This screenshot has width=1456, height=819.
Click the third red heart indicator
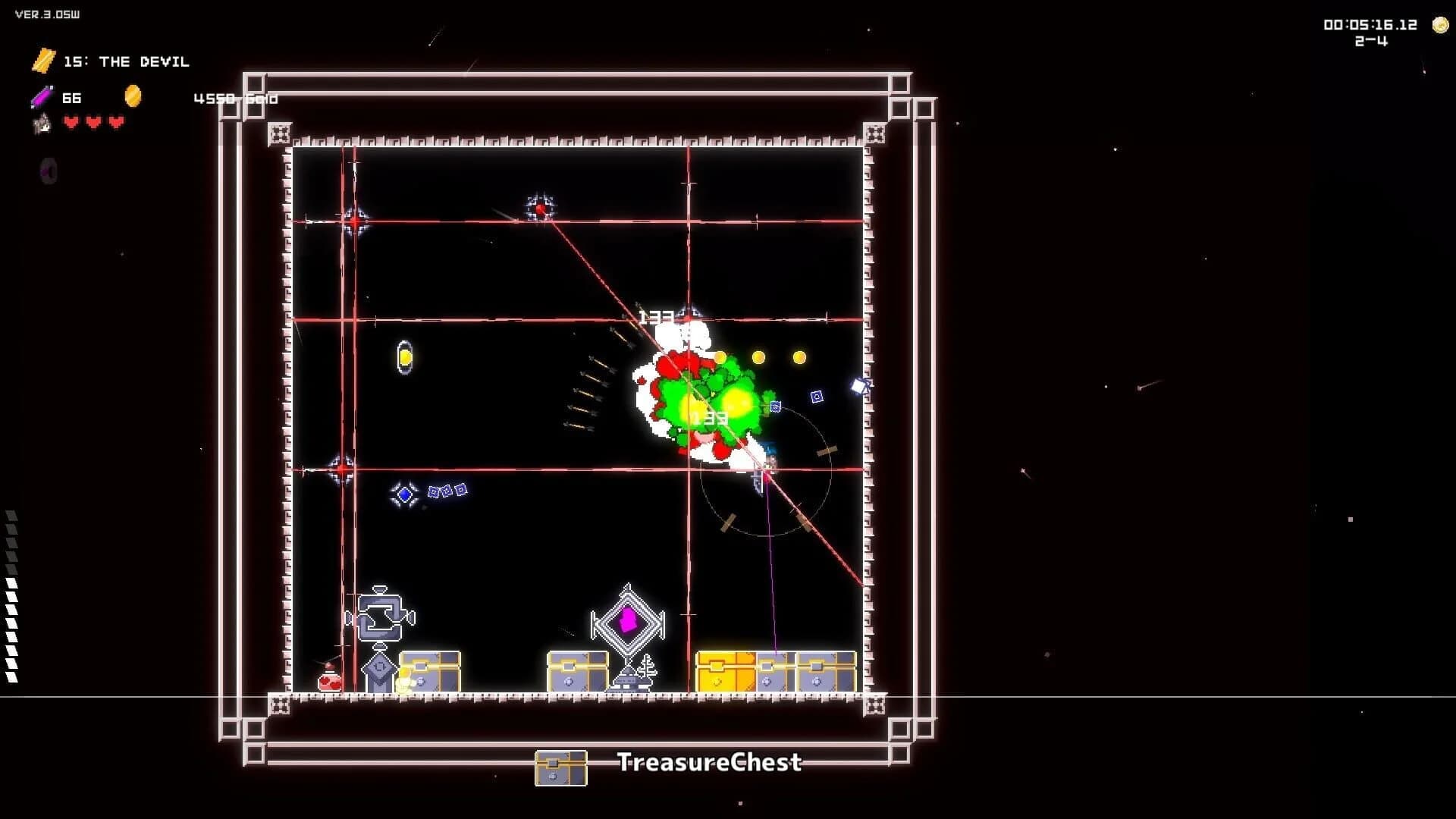pyautogui.click(x=115, y=120)
